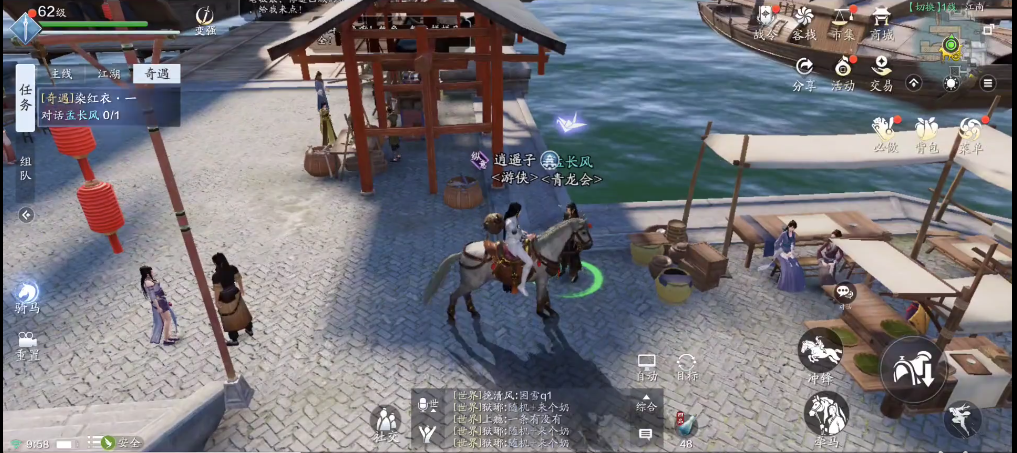Tap the 分享 share button
The height and width of the screenshot is (453, 1017).
coord(804,72)
